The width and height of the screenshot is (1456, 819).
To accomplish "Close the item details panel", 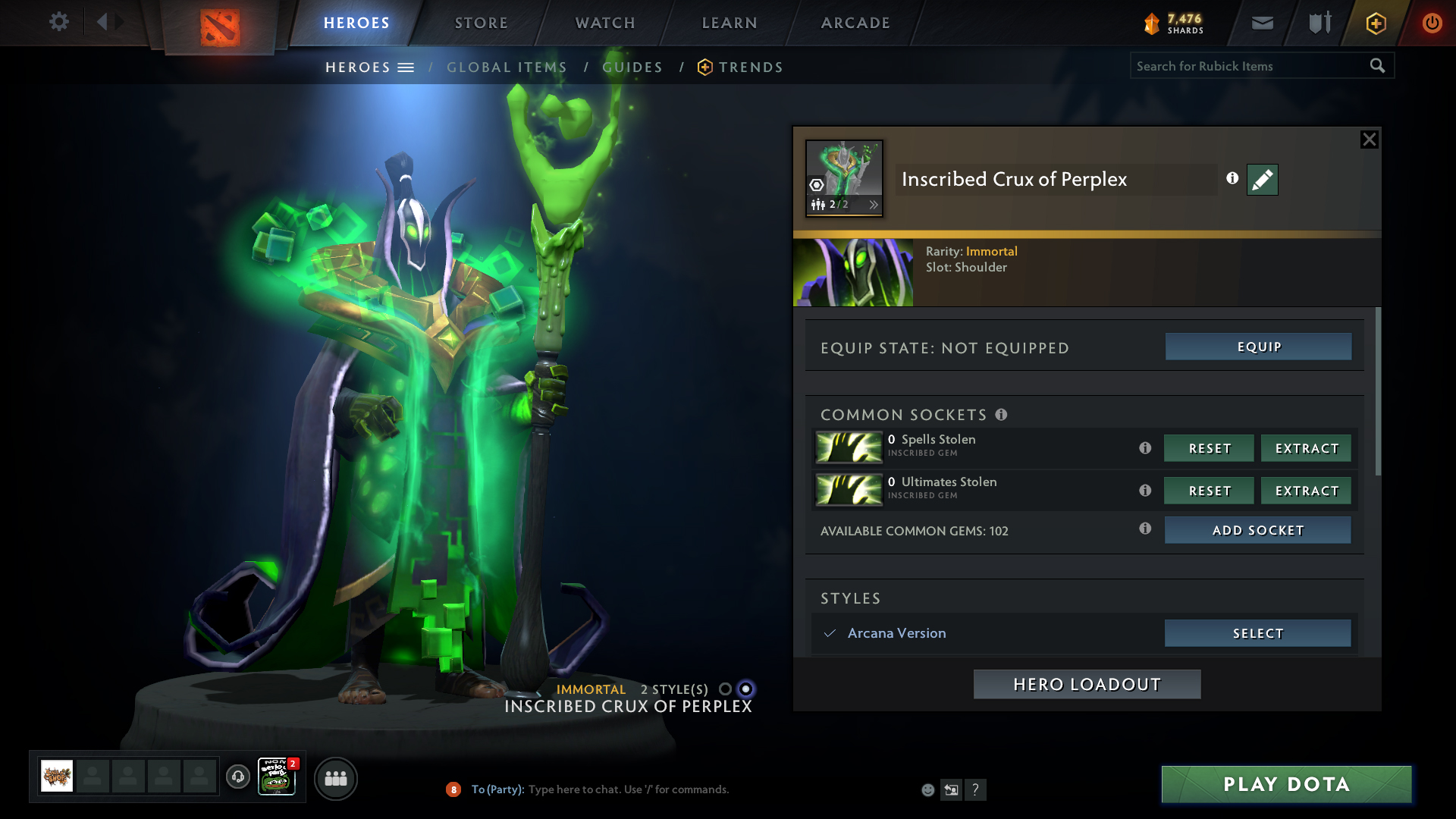I will (x=1369, y=140).
